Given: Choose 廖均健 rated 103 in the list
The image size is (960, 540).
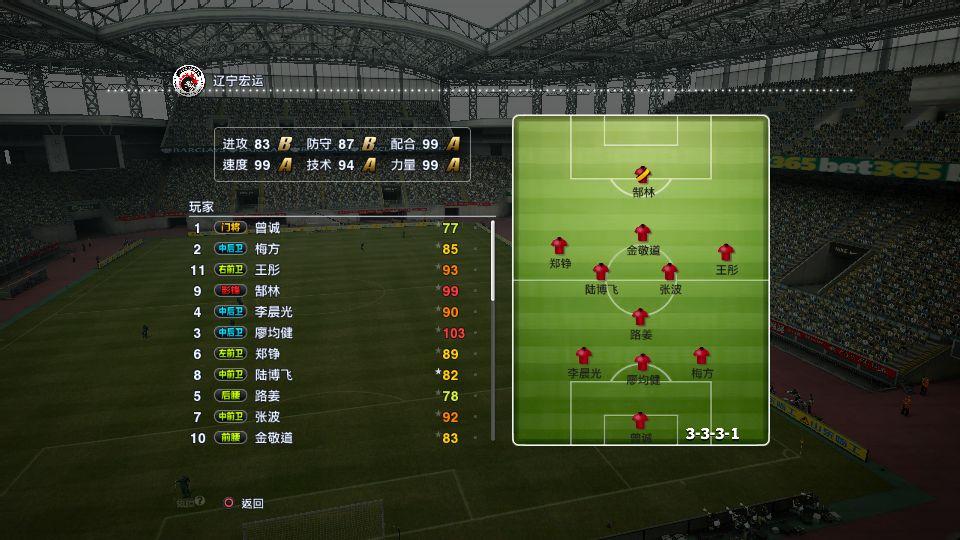Looking at the screenshot, I should [x=273, y=333].
